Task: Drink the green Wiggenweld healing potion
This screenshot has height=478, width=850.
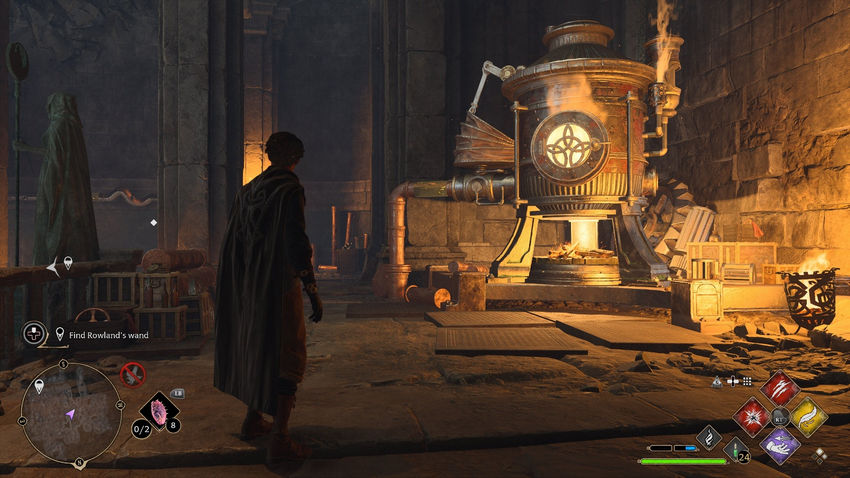Action: (x=735, y=449)
